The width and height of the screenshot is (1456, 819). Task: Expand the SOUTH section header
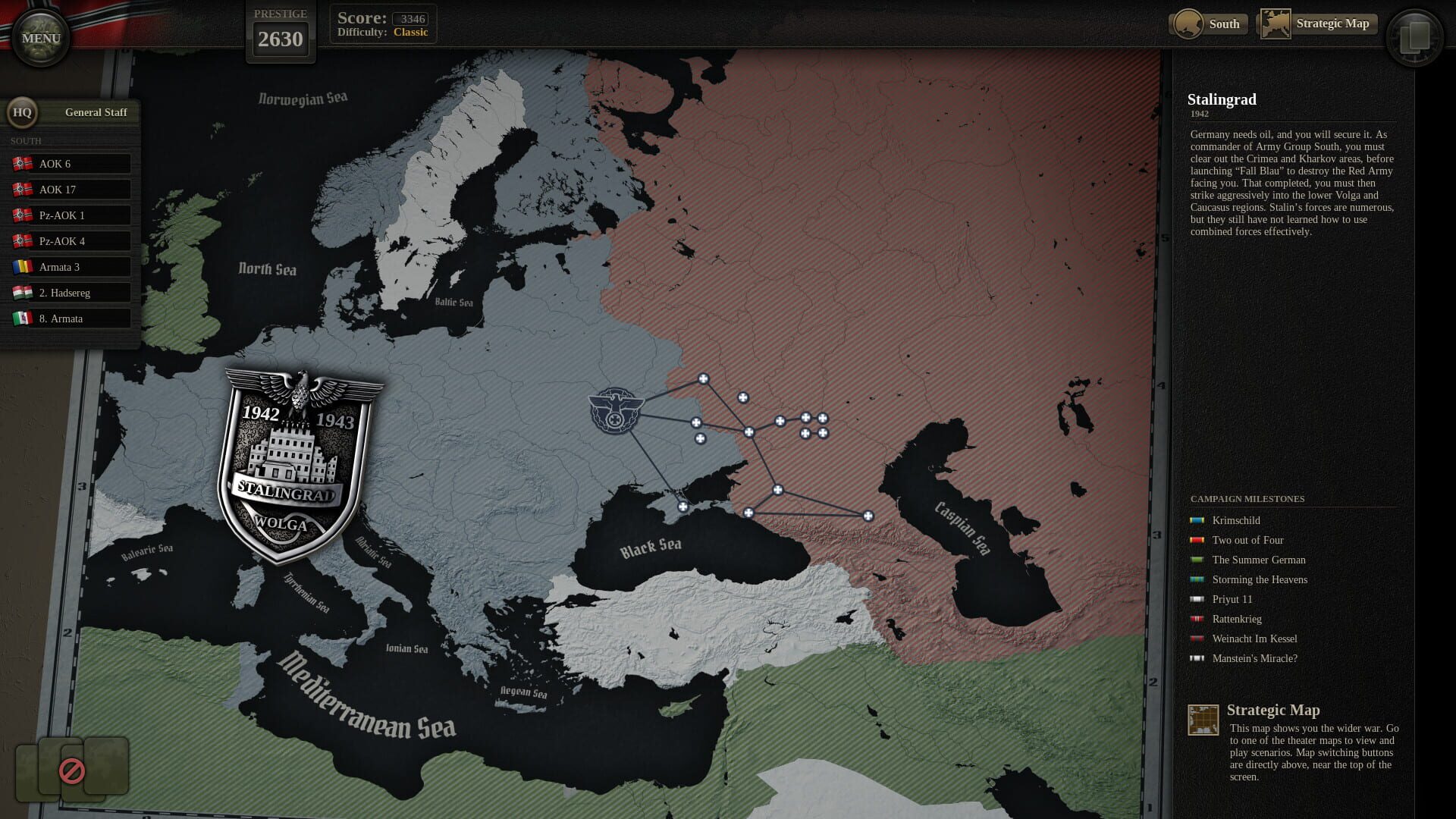[x=27, y=140]
